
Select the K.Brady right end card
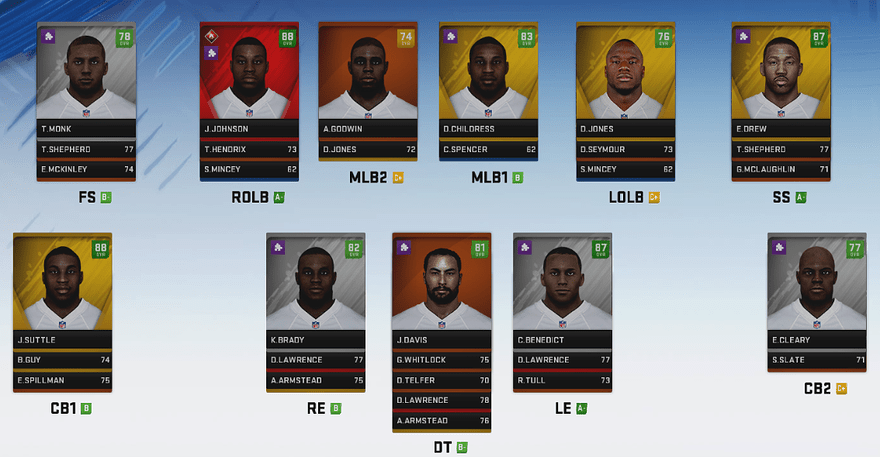(x=314, y=287)
